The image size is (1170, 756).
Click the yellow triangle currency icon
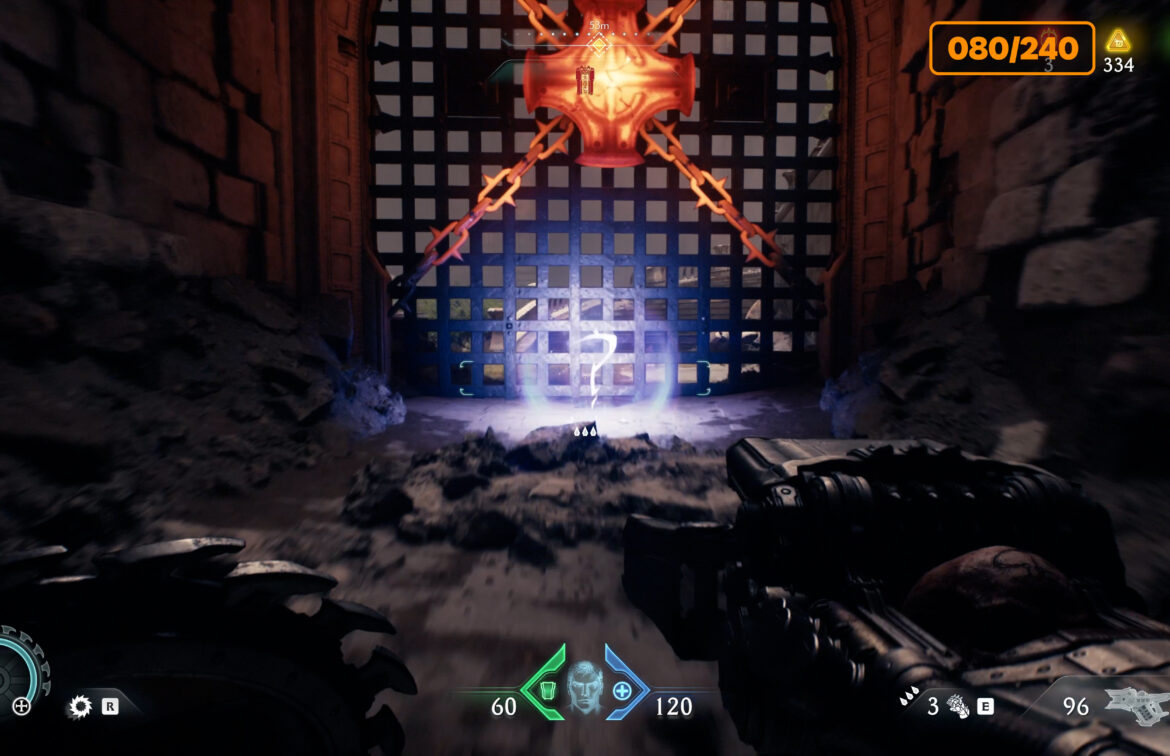point(1118,42)
